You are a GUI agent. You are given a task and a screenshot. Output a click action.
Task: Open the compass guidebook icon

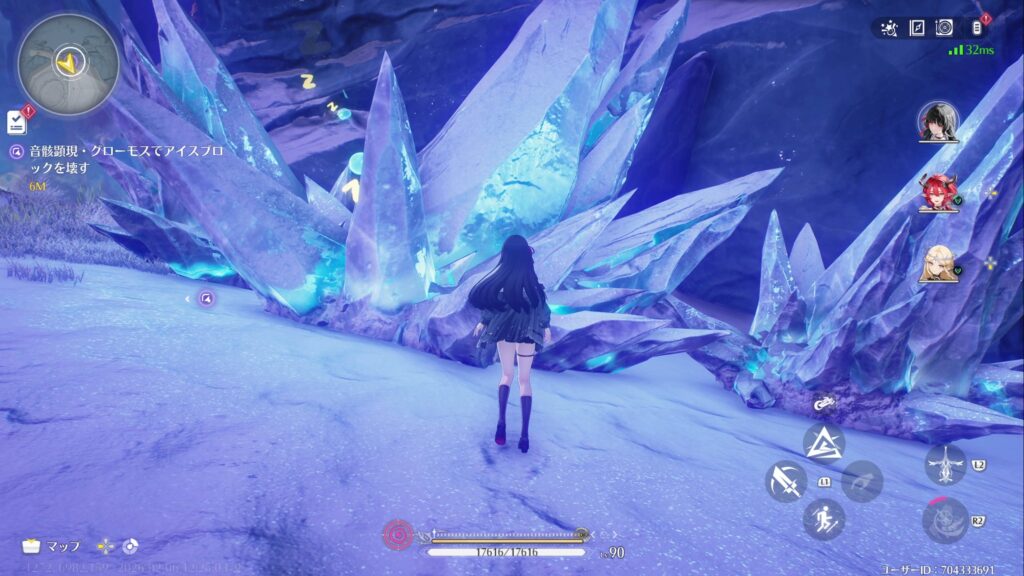(917, 28)
